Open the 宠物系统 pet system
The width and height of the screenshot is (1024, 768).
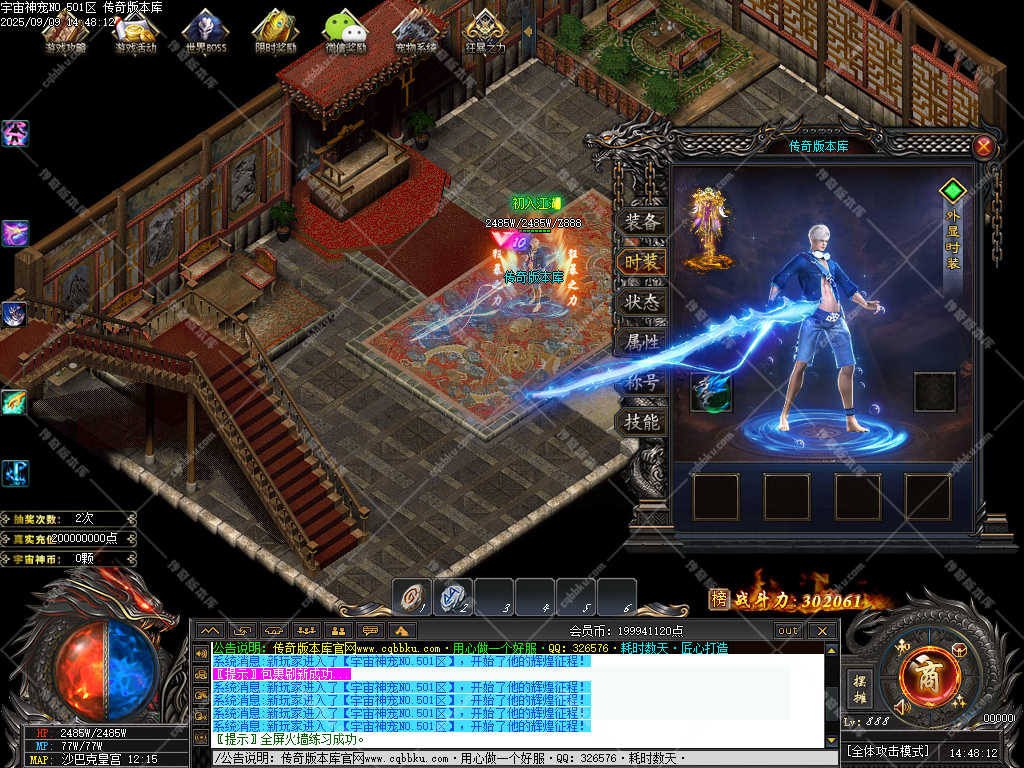pos(415,32)
